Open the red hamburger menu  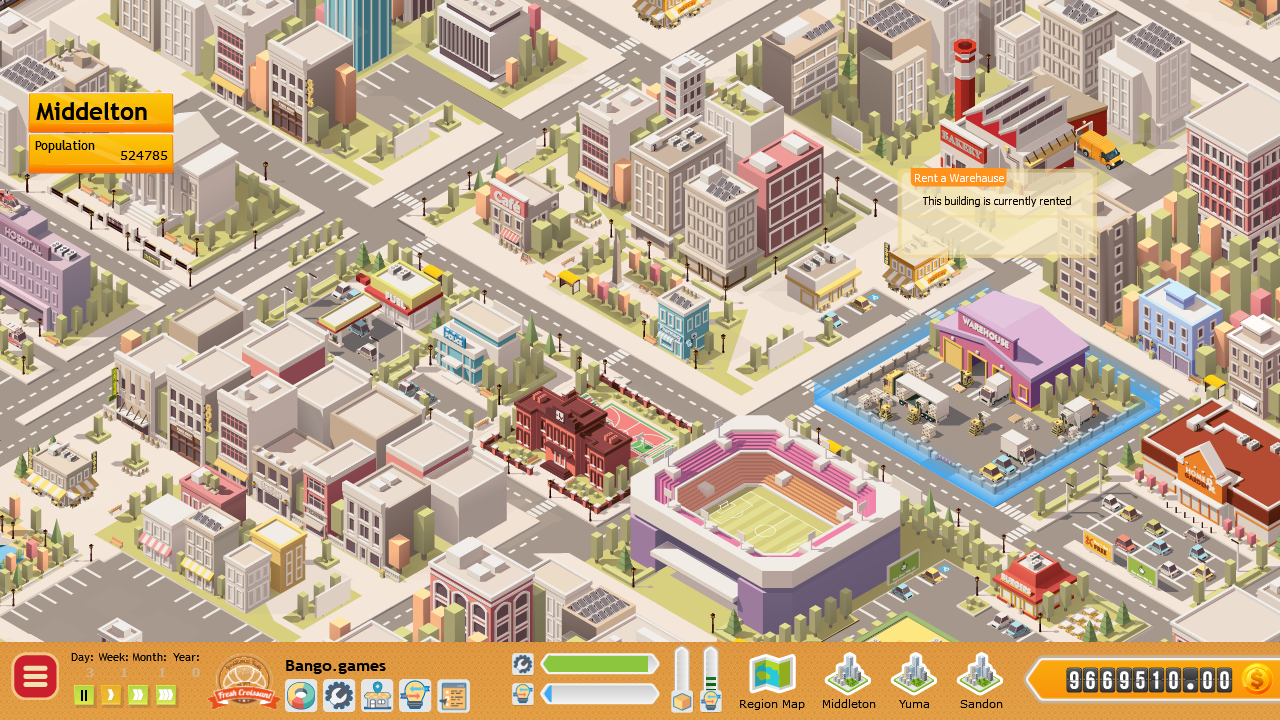click(34, 677)
